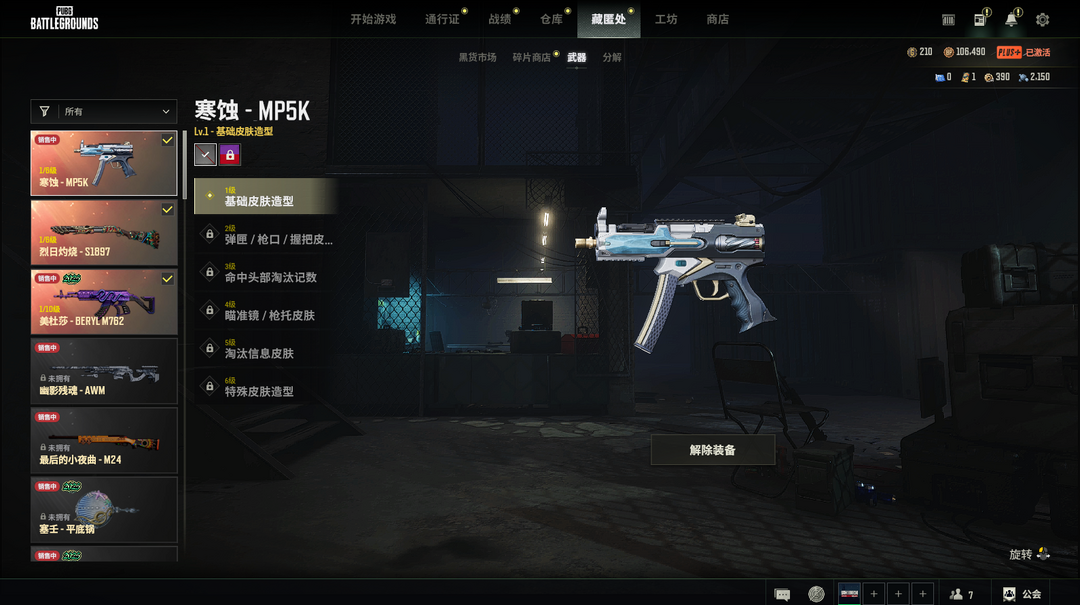Image resolution: width=1080 pixels, height=605 pixels.
Task: Open the 工坊 workshop tab
Action: pyautogui.click(x=666, y=19)
